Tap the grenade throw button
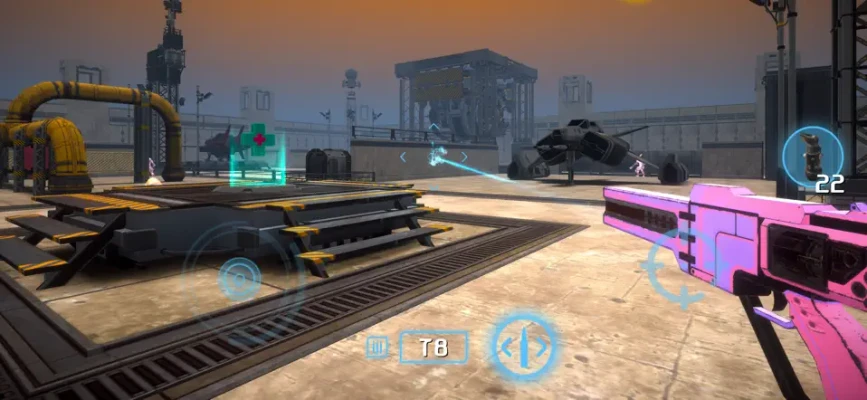Screen dimensions: 867x400 coord(812,157)
